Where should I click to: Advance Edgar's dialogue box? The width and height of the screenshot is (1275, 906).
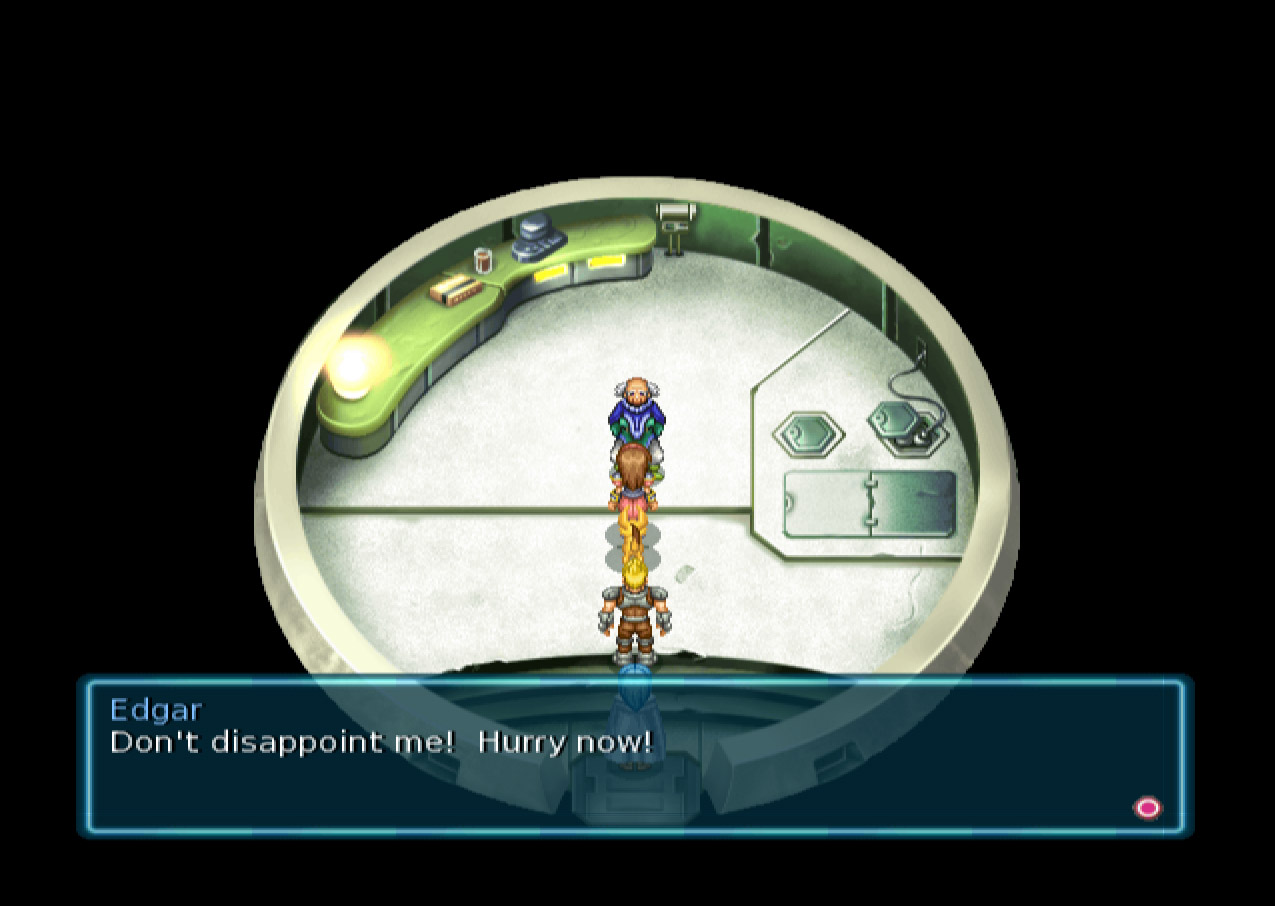click(1147, 807)
